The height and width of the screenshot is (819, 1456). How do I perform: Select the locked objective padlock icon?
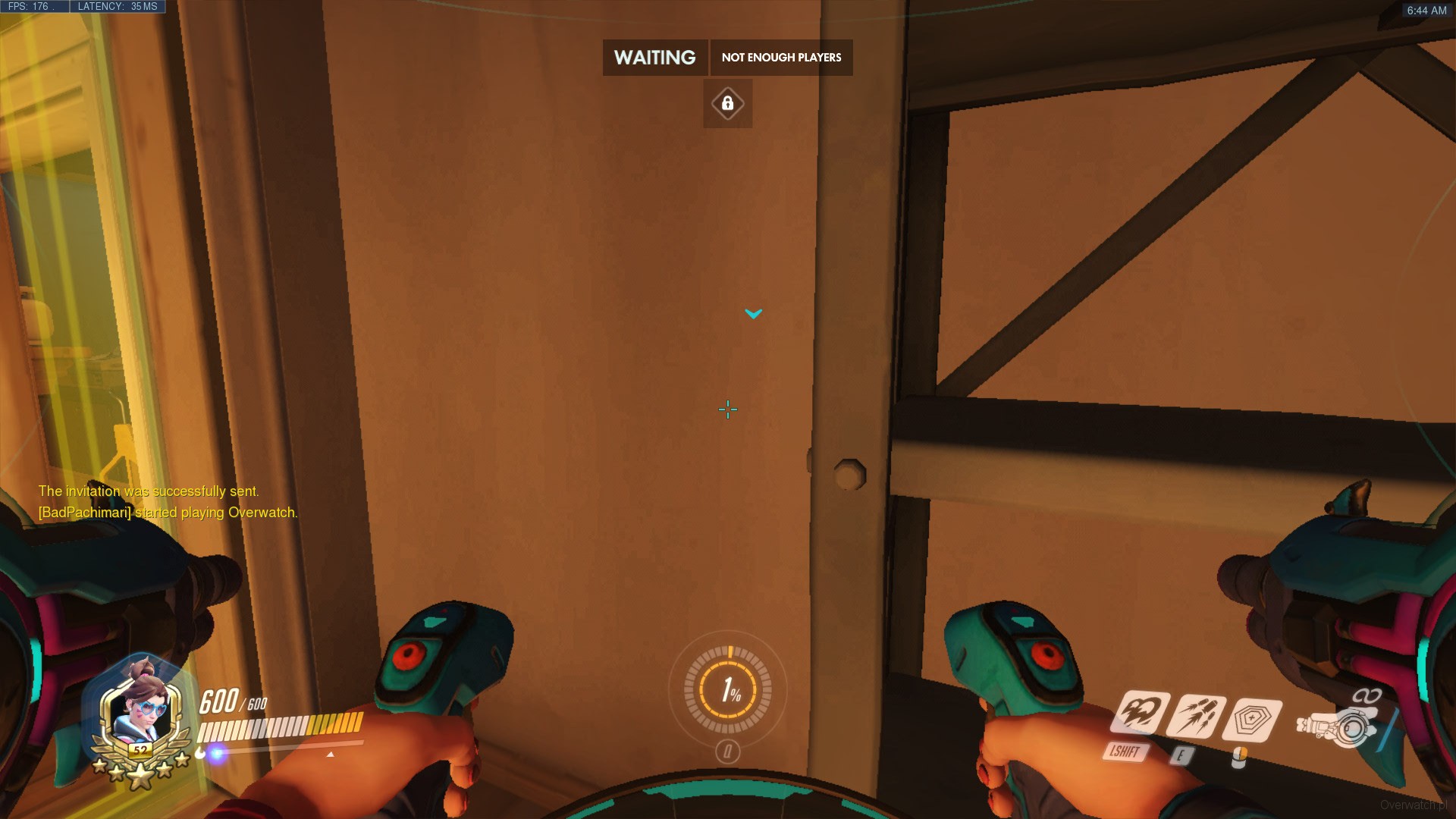coord(728,103)
